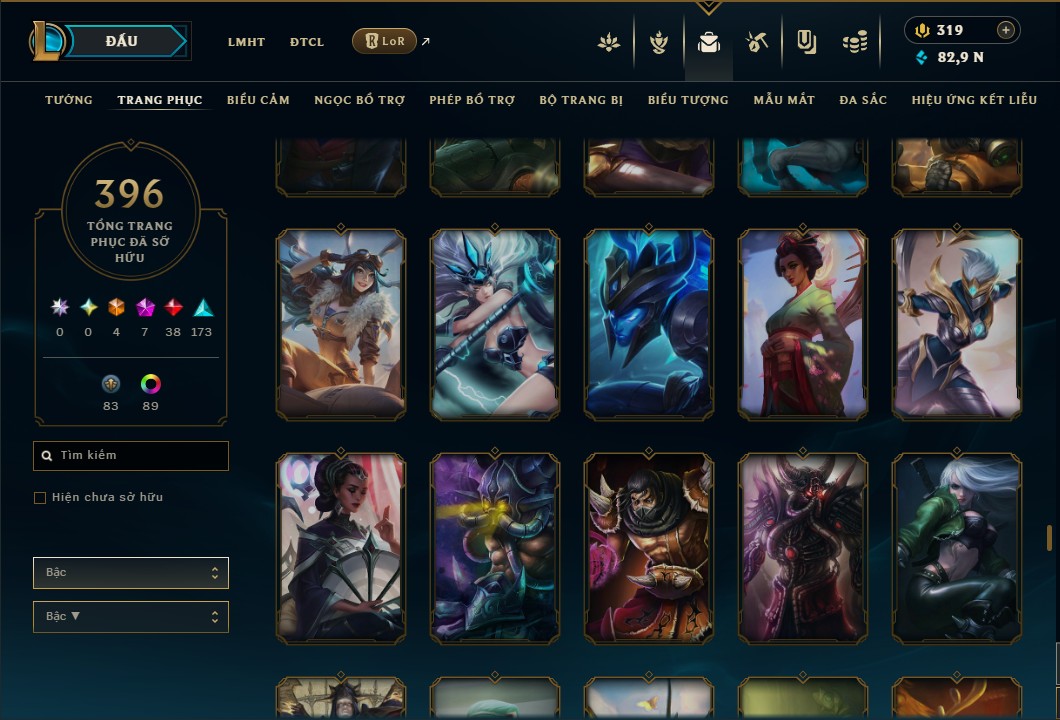Open the coin stack store icon
The width and height of the screenshot is (1060, 720).
tap(854, 42)
